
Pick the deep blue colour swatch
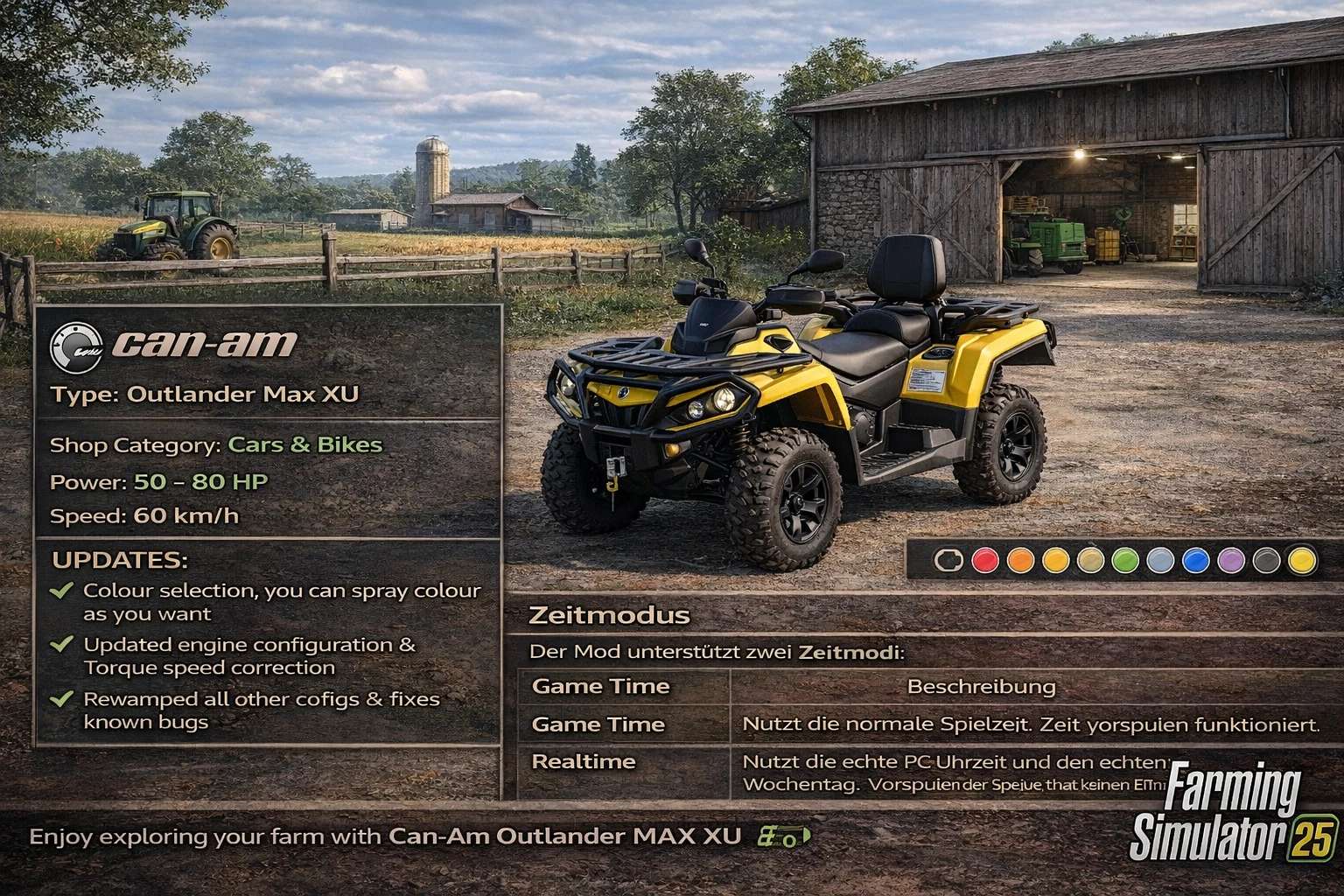pos(1195,560)
